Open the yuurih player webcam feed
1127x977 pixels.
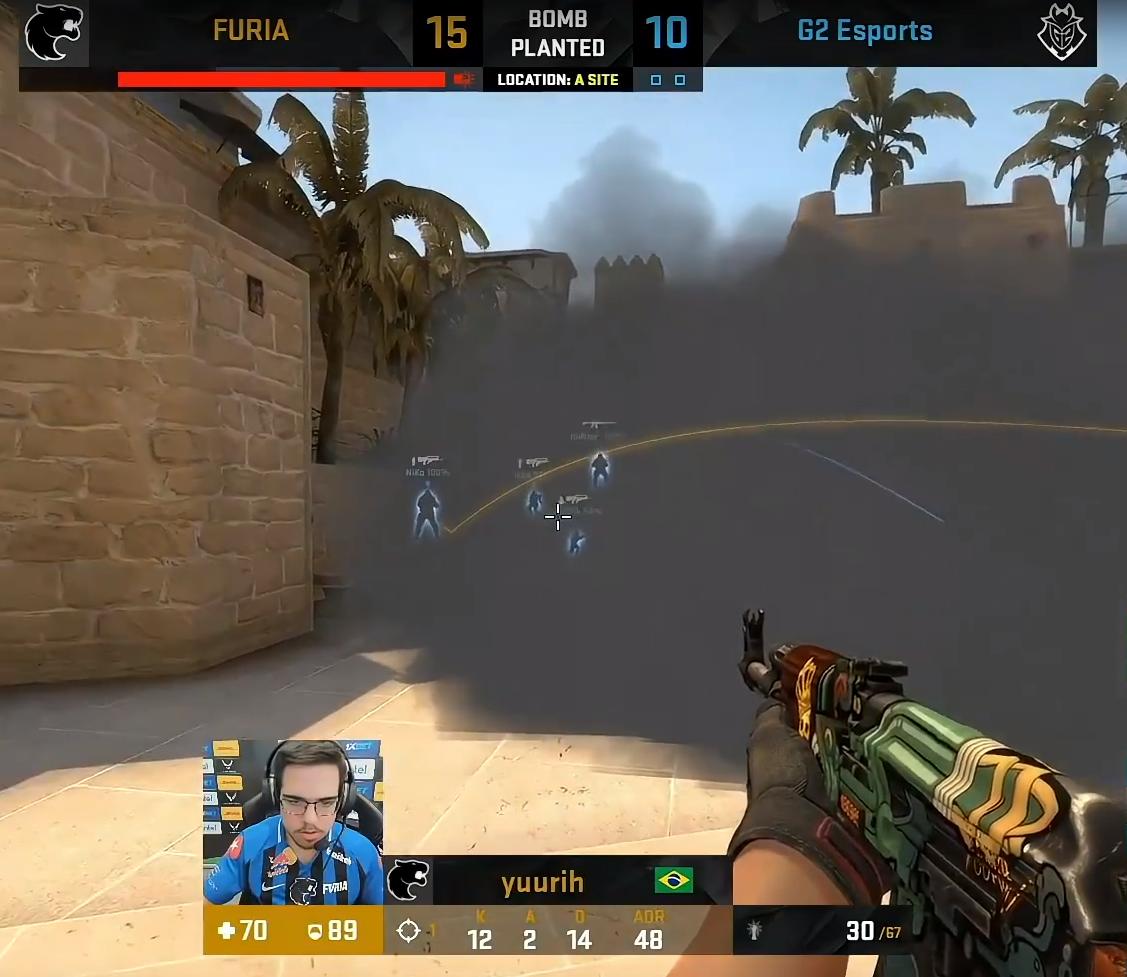tap(292, 822)
